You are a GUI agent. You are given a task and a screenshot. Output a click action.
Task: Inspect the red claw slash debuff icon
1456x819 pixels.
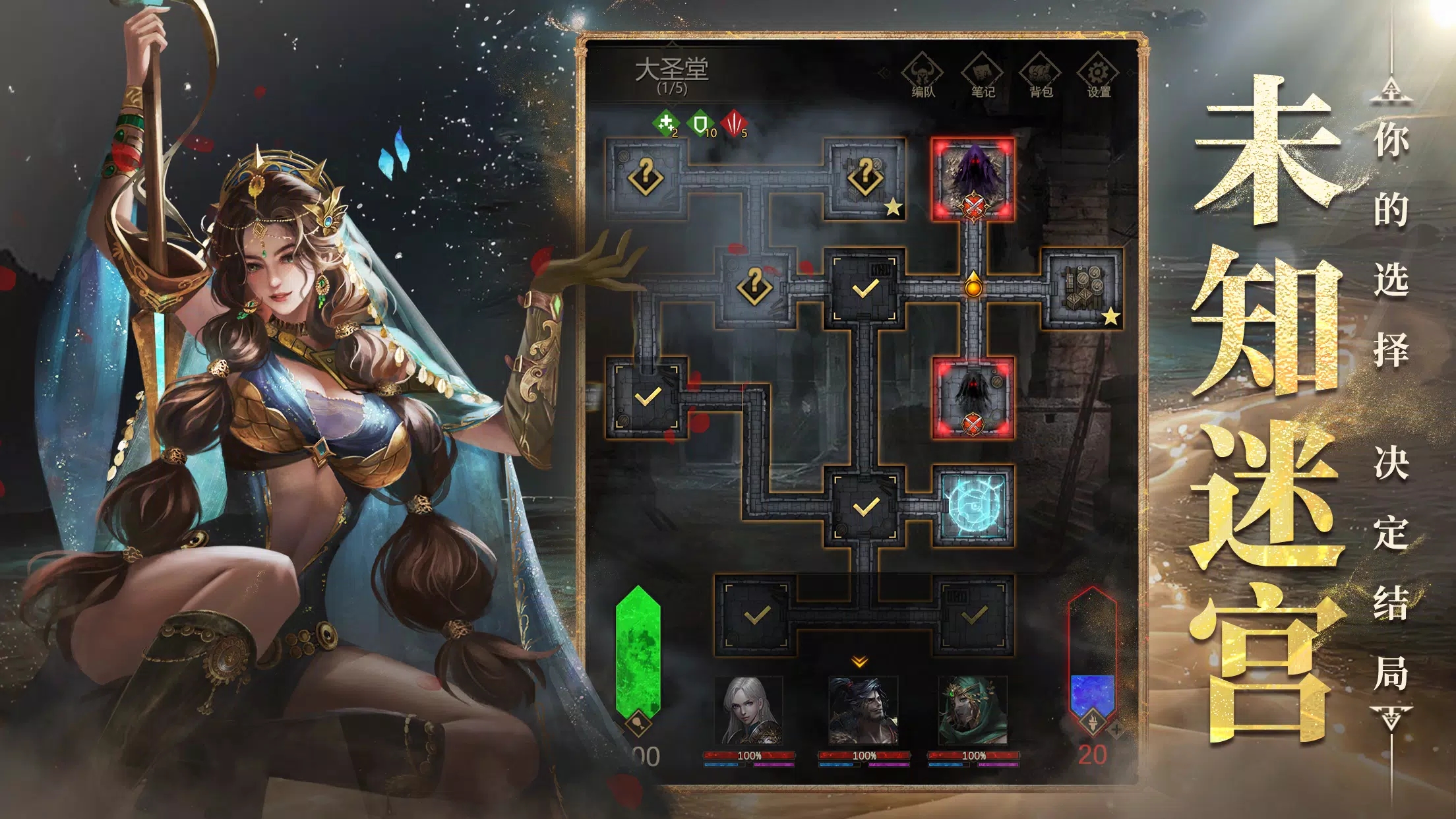tap(734, 123)
